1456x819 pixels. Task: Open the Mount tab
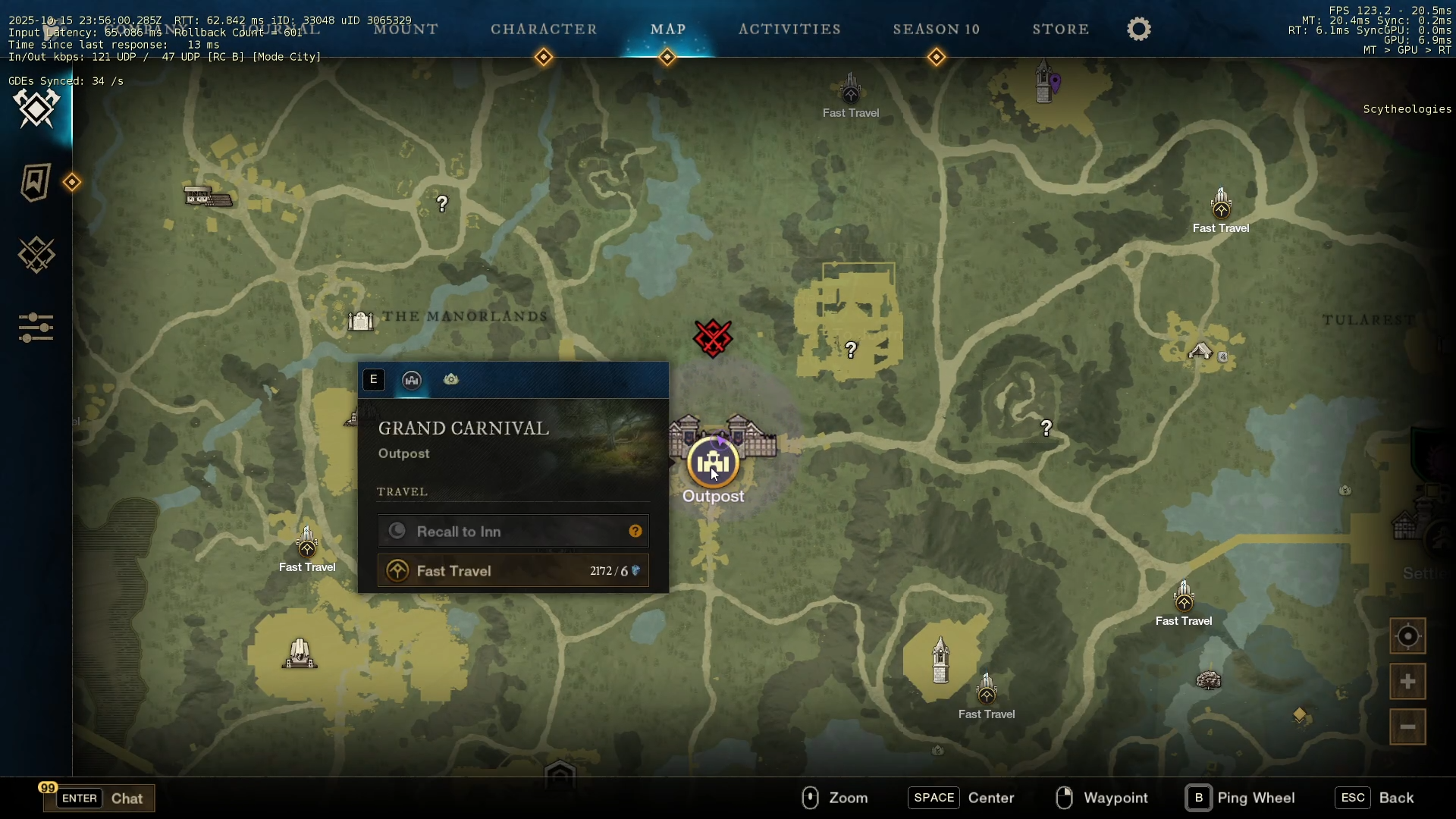(x=406, y=30)
